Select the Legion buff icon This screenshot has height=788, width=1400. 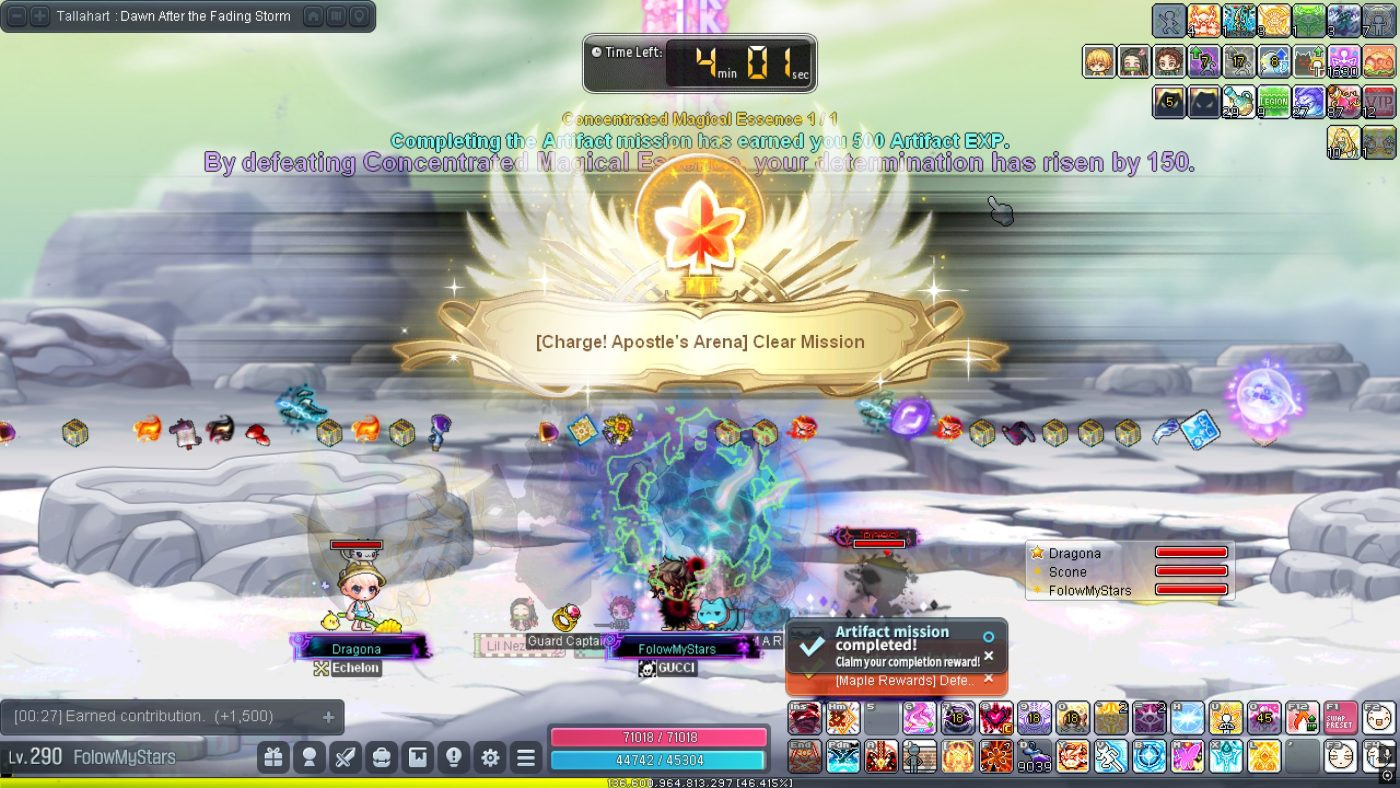click(1273, 101)
